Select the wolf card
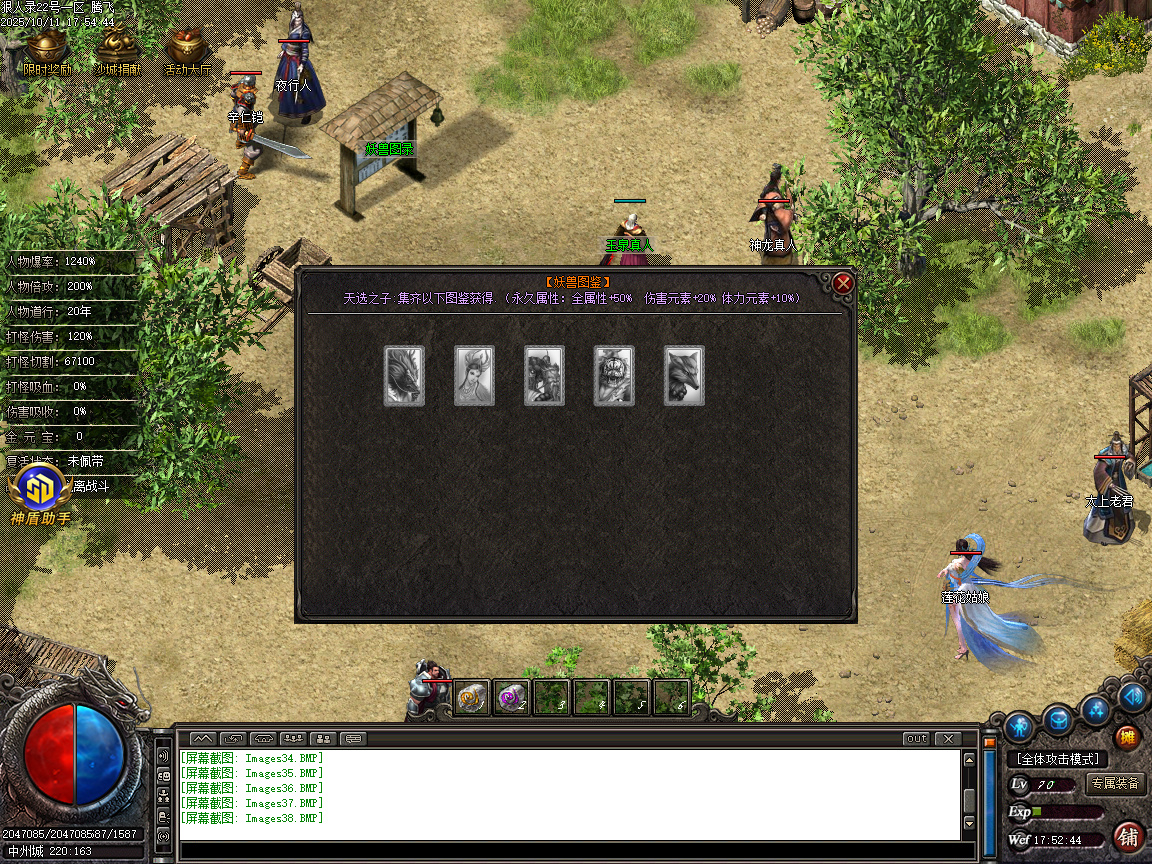This screenshot has height=864, width=1152. (x=684, y=376)
